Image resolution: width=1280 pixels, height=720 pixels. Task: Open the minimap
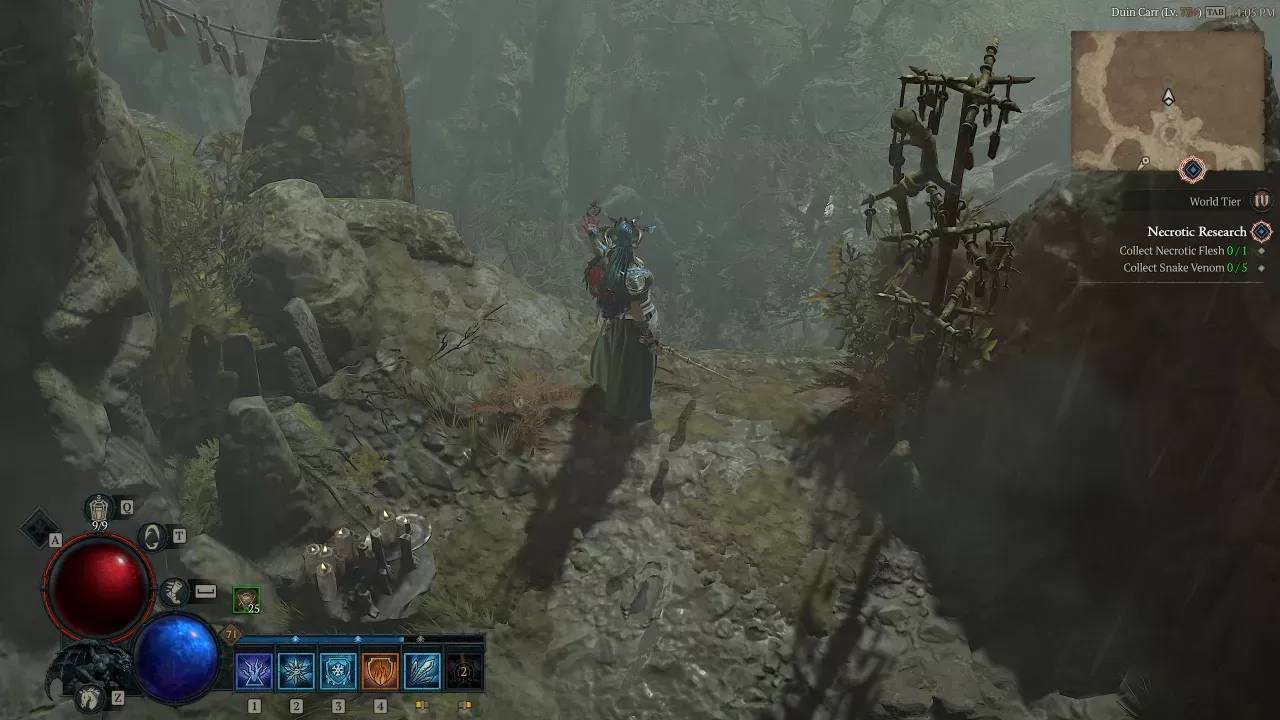(x=1167, y=100)
